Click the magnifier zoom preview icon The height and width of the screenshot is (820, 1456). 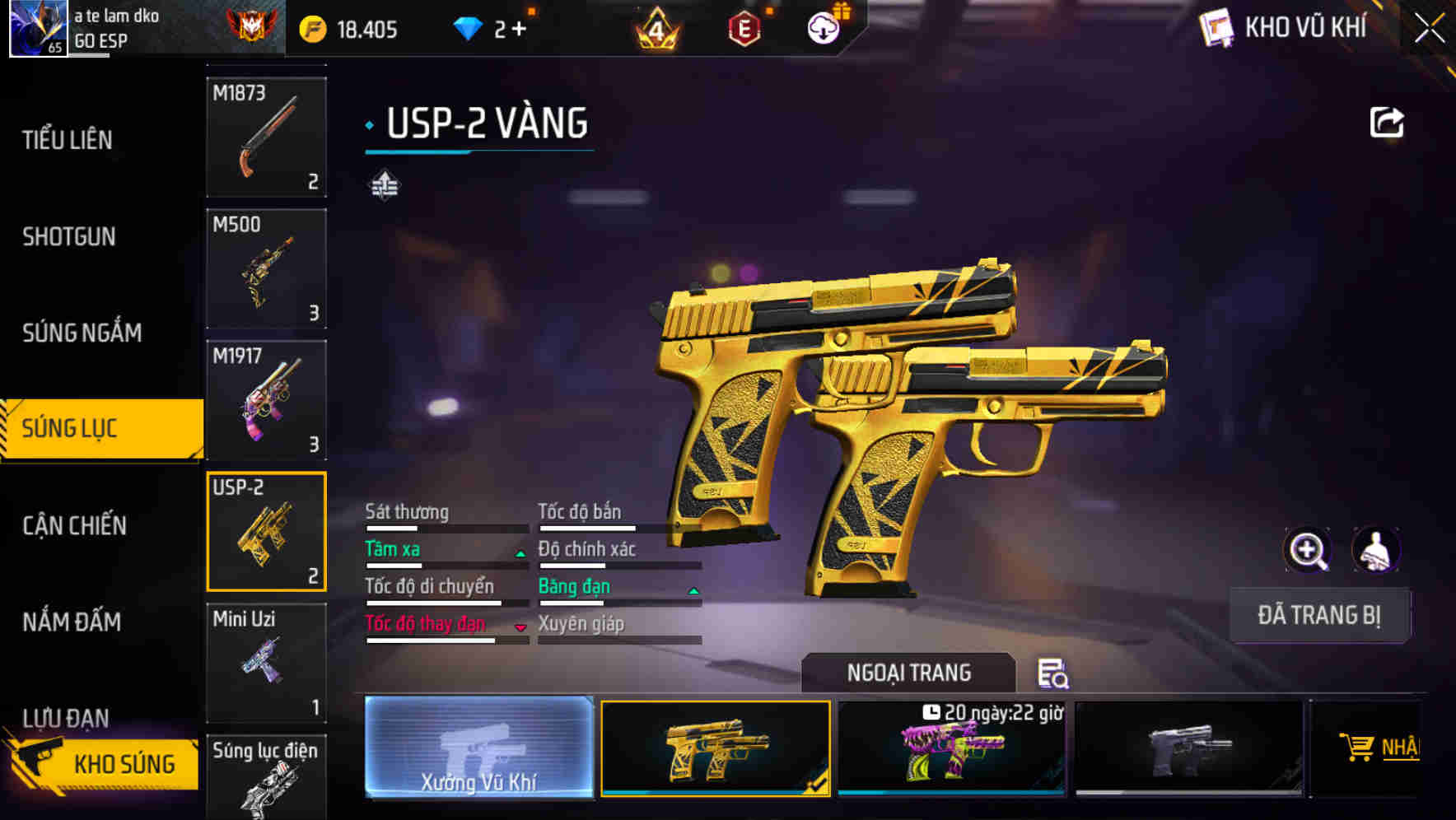click(1308, 550)
